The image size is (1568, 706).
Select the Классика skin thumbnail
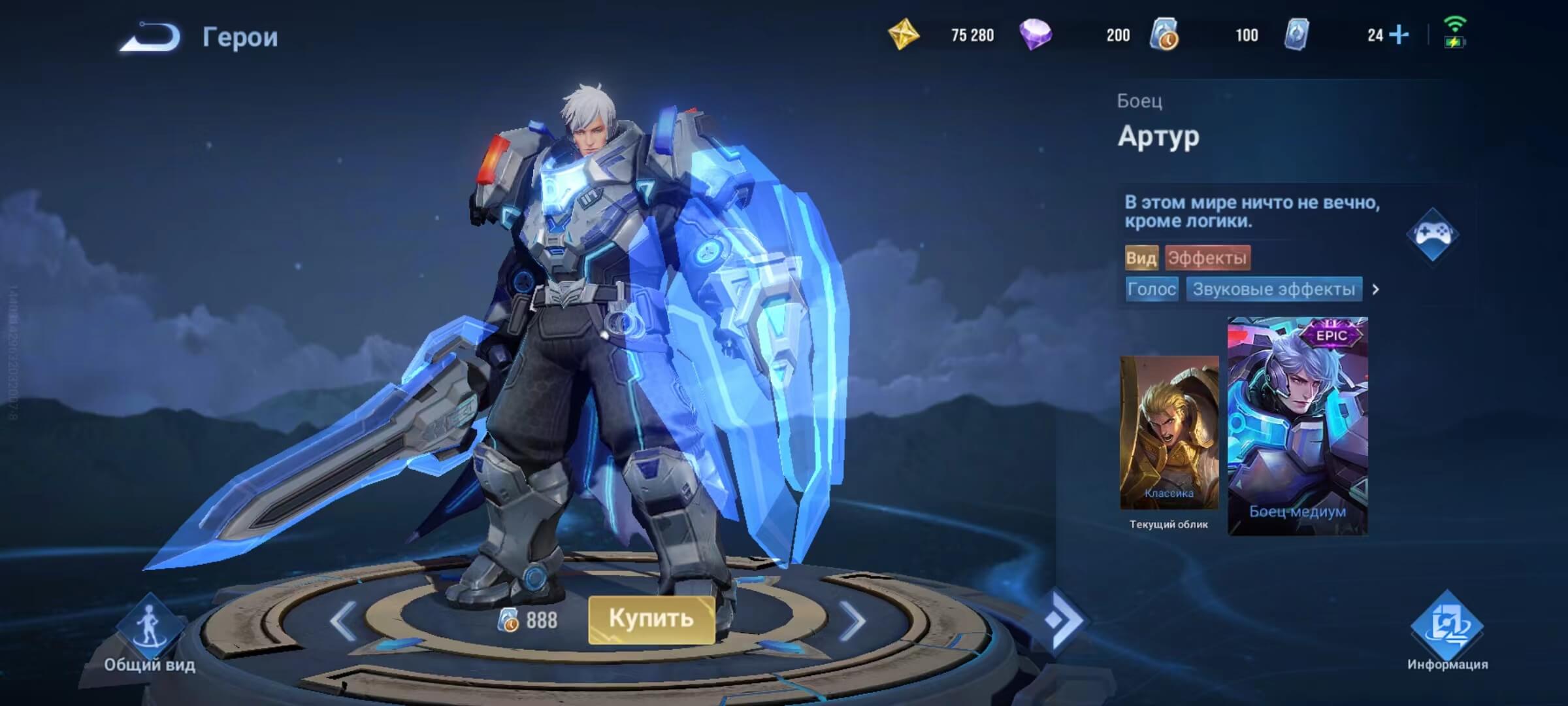coord(1169,433)
